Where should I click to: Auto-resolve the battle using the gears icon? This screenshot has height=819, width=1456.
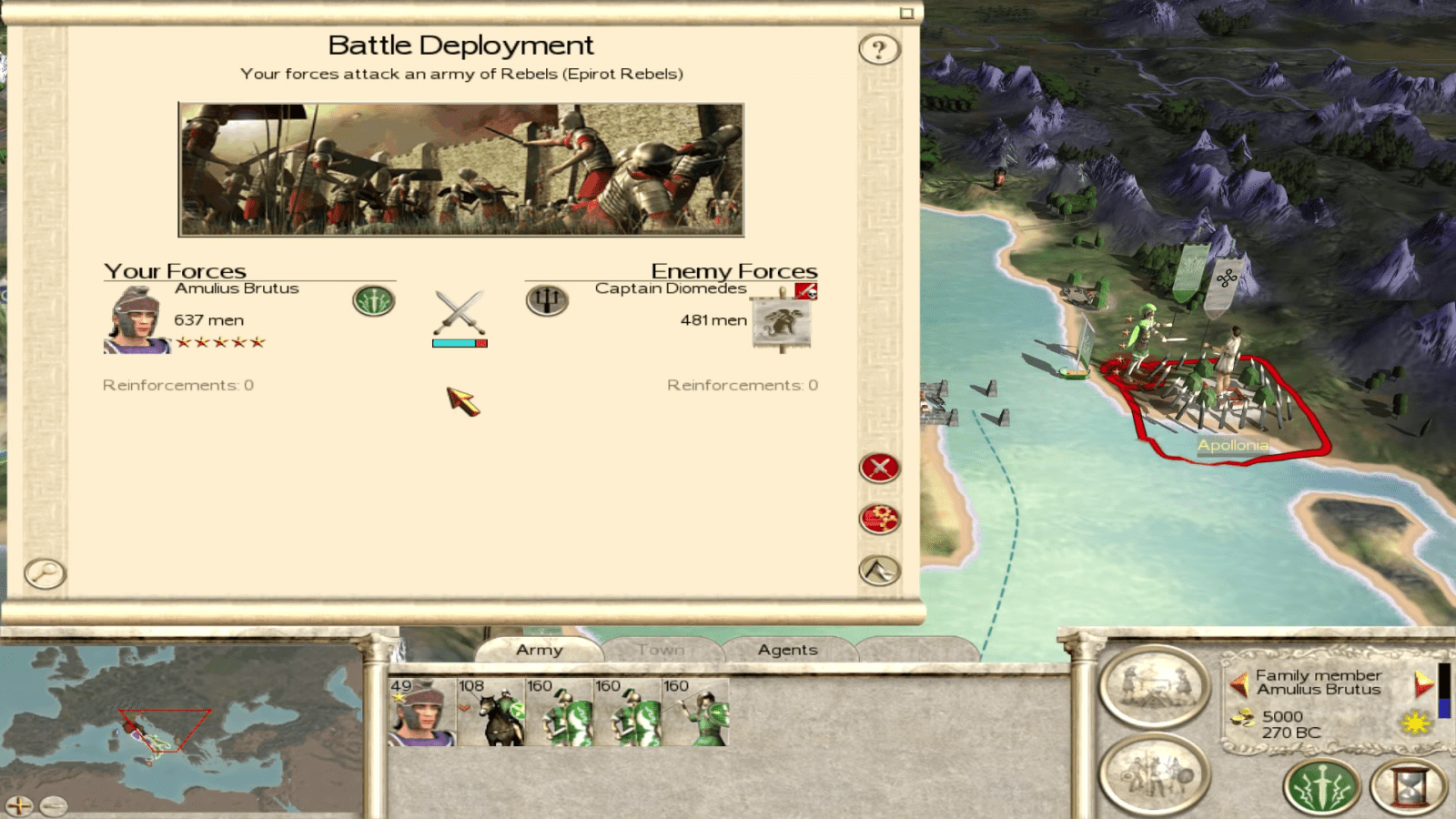pos(878,521)
